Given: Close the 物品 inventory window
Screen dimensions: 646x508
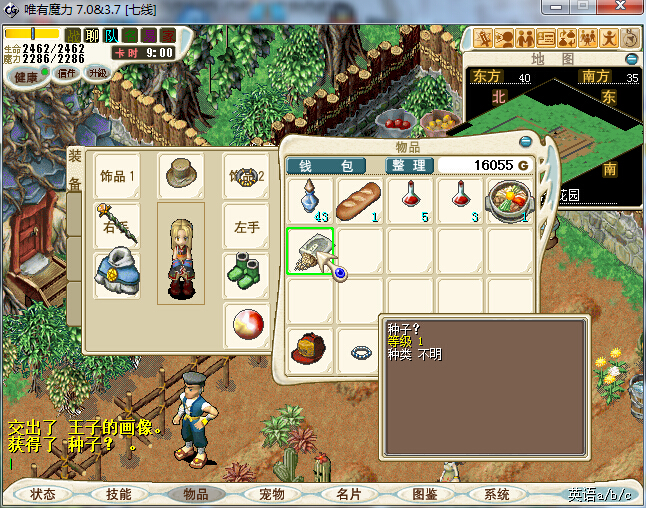Looking at the screenshot, I should 527,142.
